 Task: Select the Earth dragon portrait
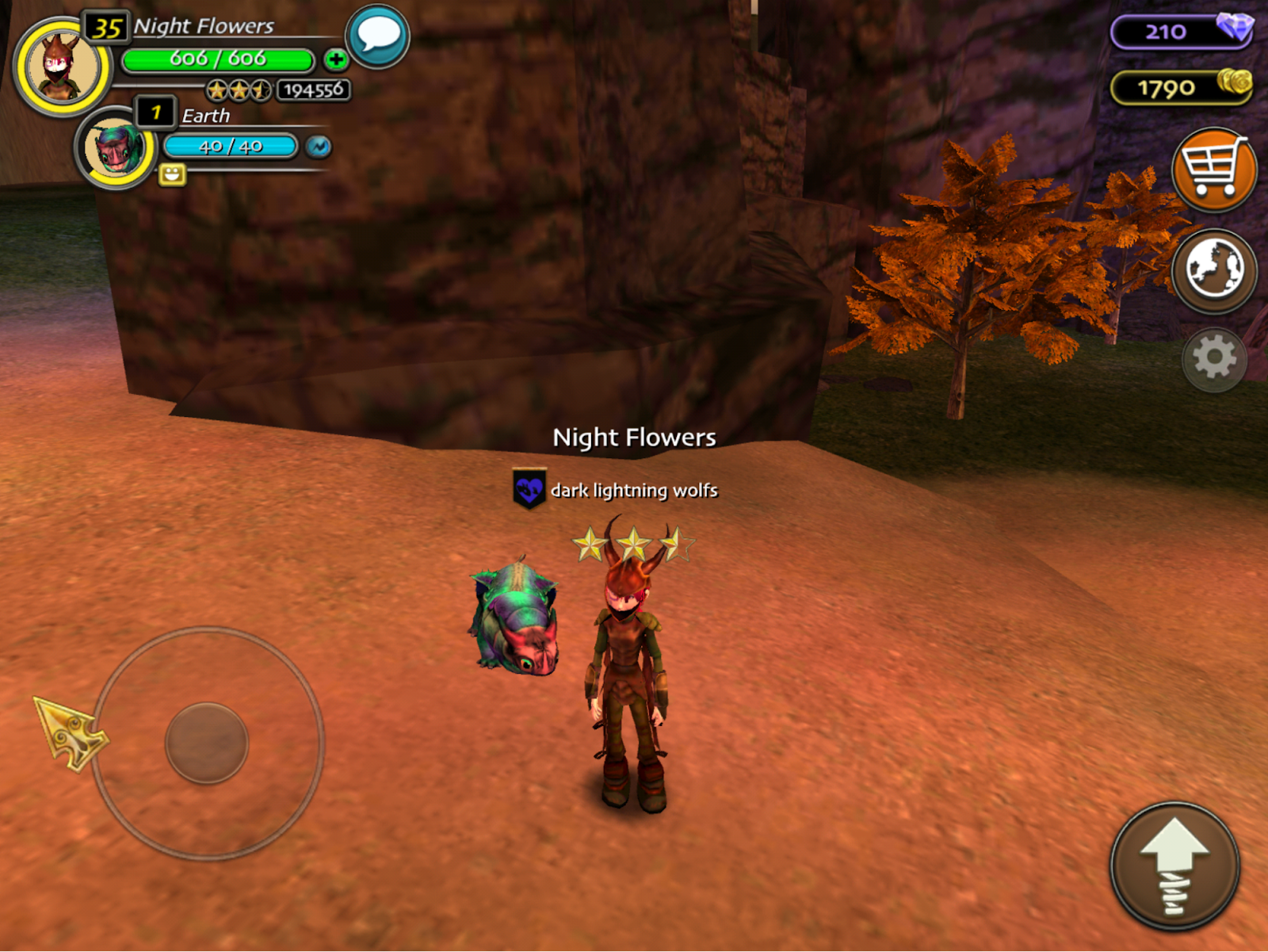click(116, 147)
